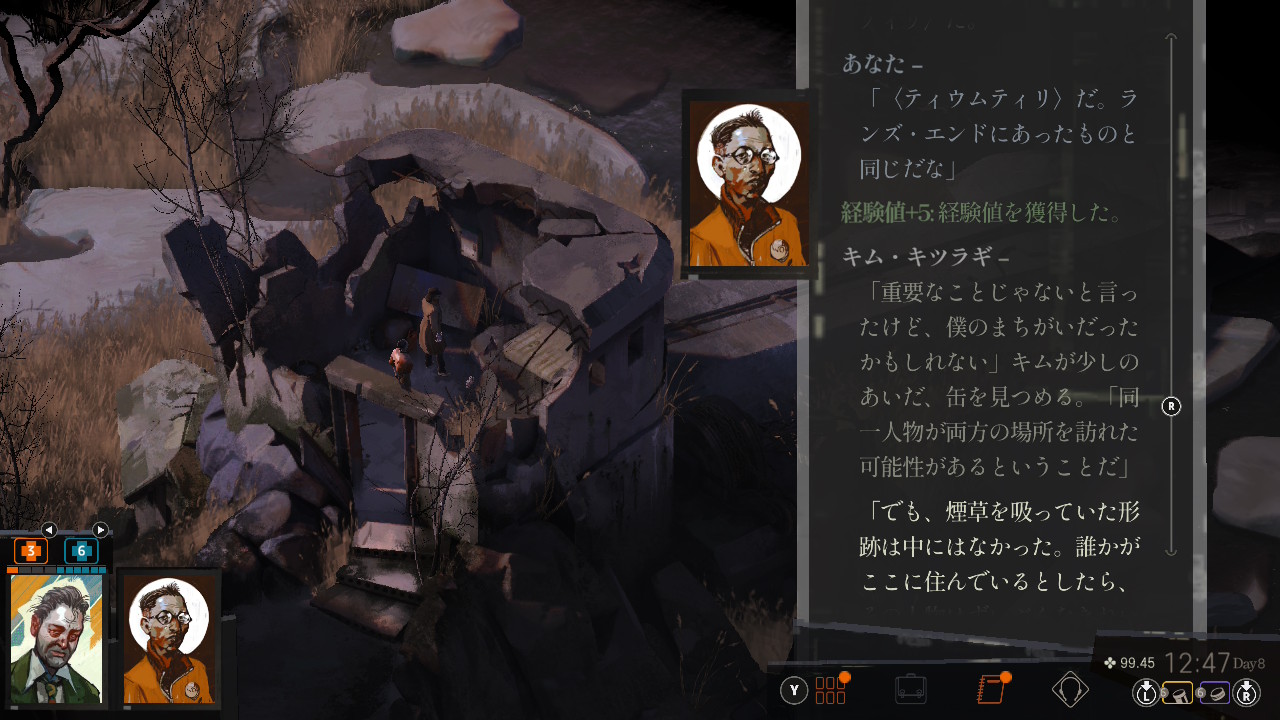Open the orange notebook journal
Image resolution: width=1280 pixels, height=720 pixels.
[990, 690]
